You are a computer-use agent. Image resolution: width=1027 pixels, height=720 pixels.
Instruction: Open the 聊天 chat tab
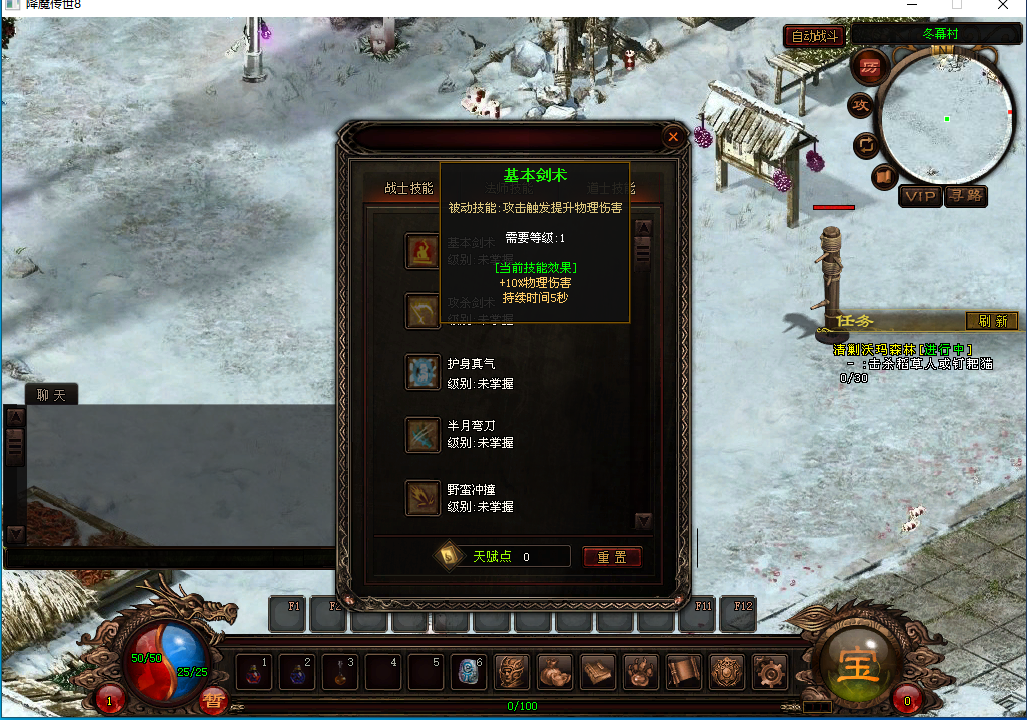click(x=51, y=395)
